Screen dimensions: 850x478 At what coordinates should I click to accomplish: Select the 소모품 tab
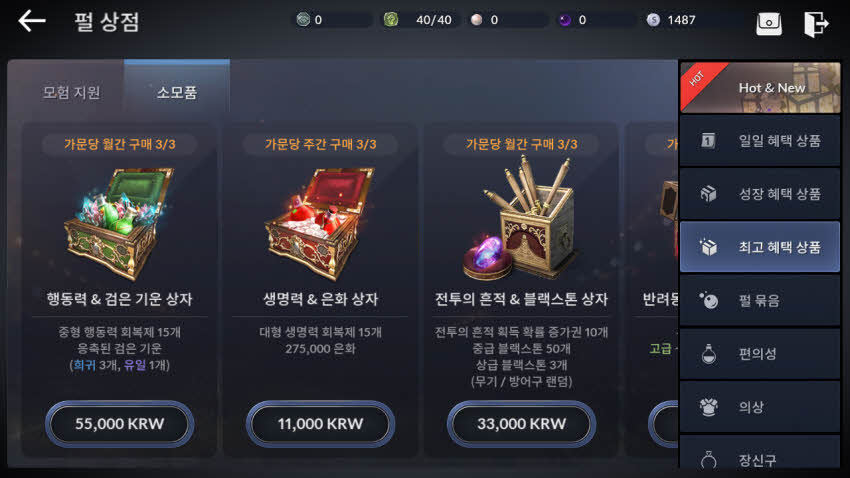[x=176, y=93]
